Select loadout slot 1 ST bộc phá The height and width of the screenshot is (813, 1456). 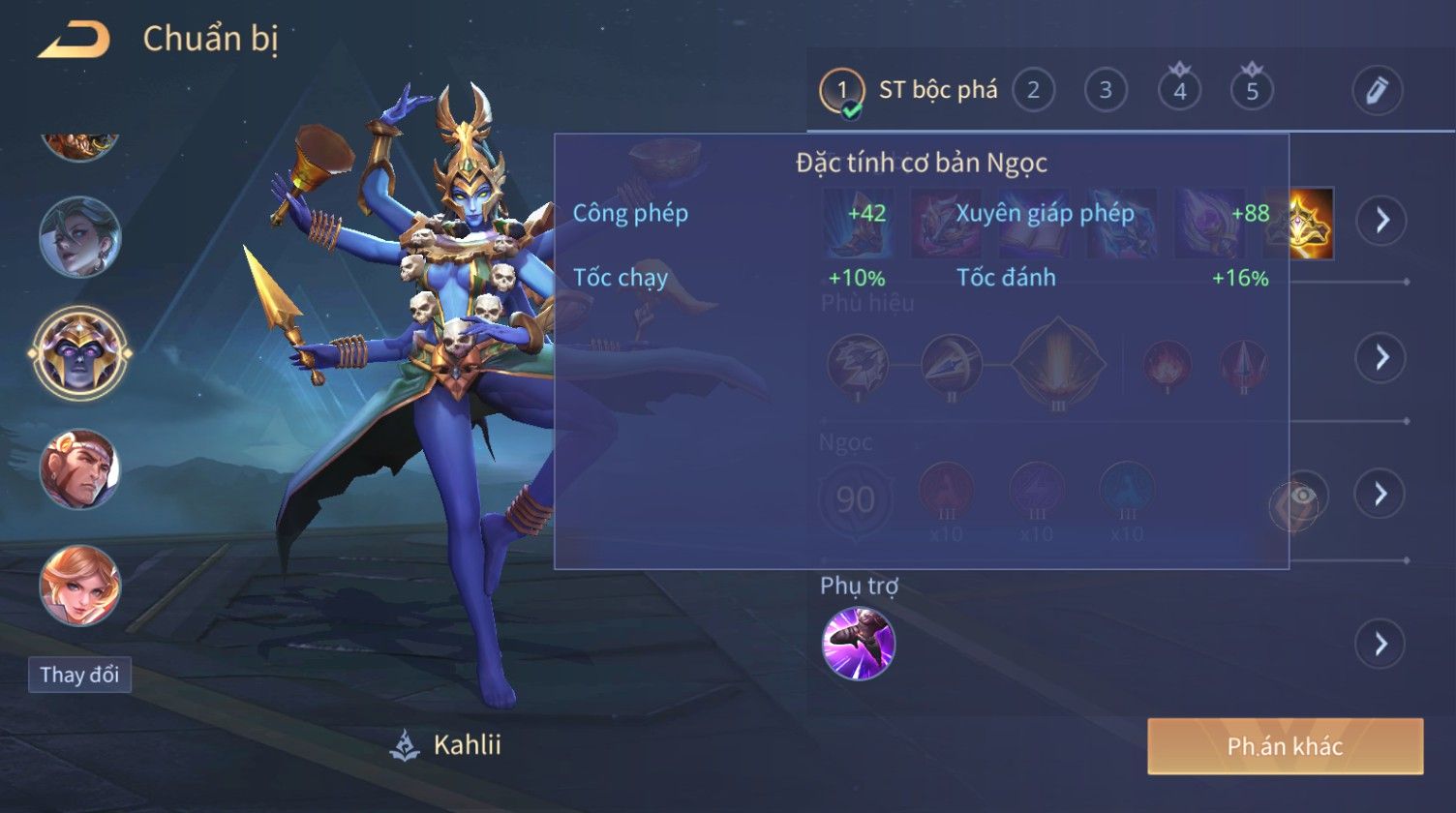pos(908,91)
